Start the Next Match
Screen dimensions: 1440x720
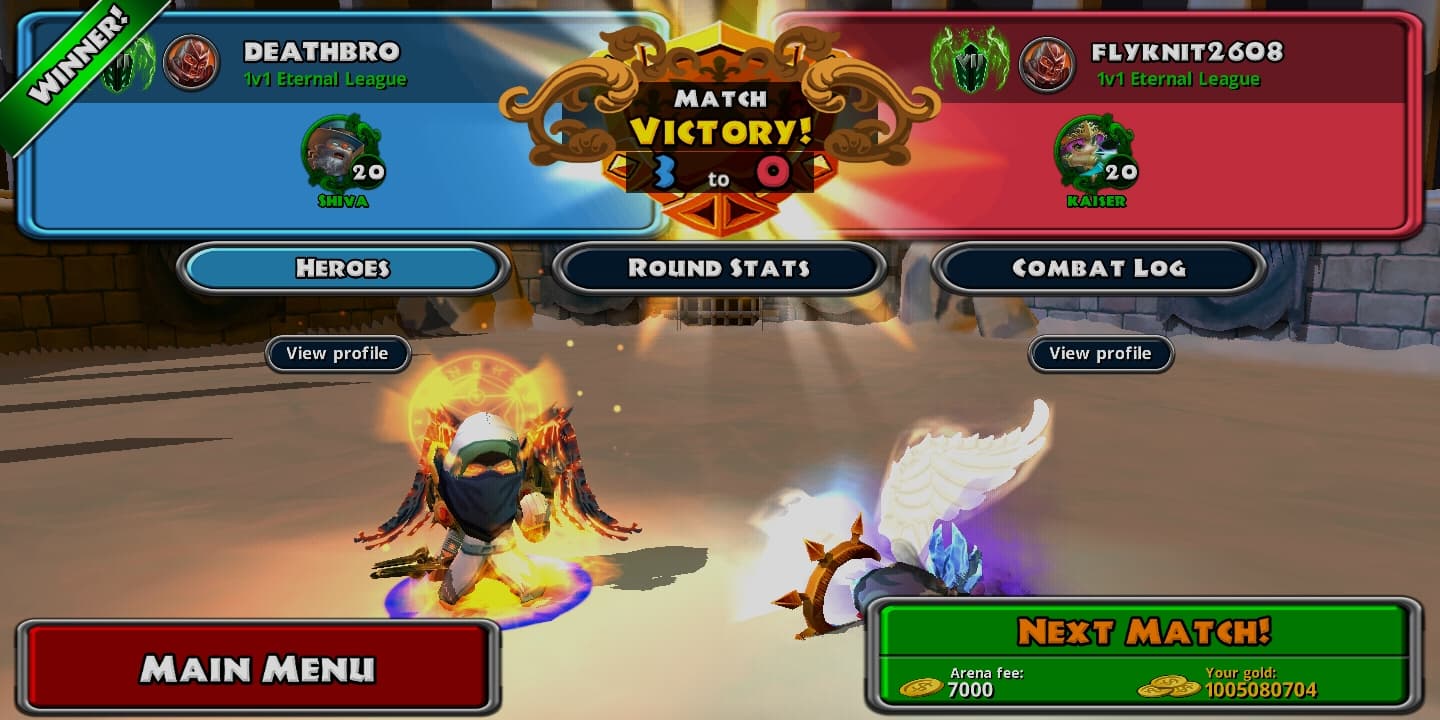[x=1143, y=632]
